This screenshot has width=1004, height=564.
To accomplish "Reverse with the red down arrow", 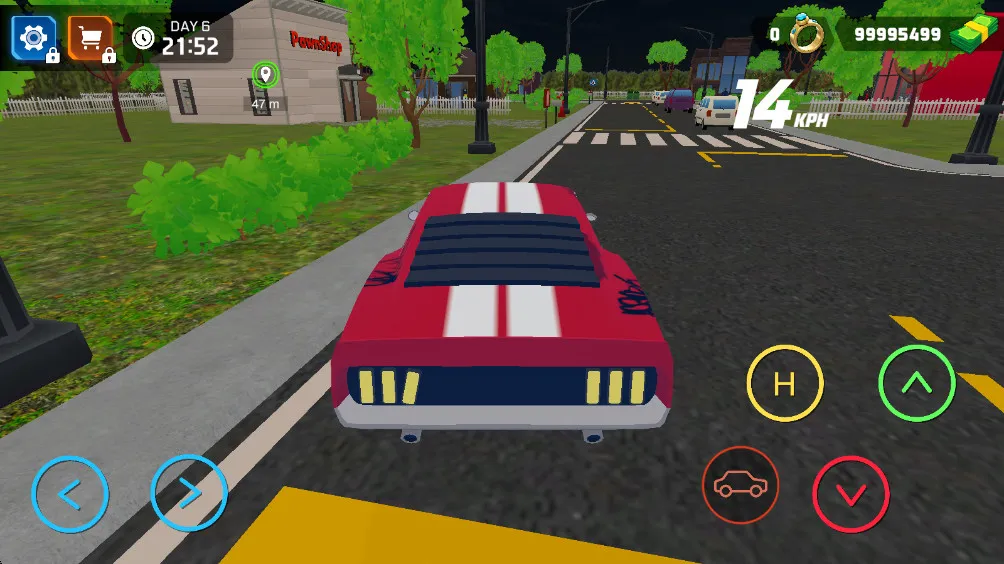I will click(851, 494).
